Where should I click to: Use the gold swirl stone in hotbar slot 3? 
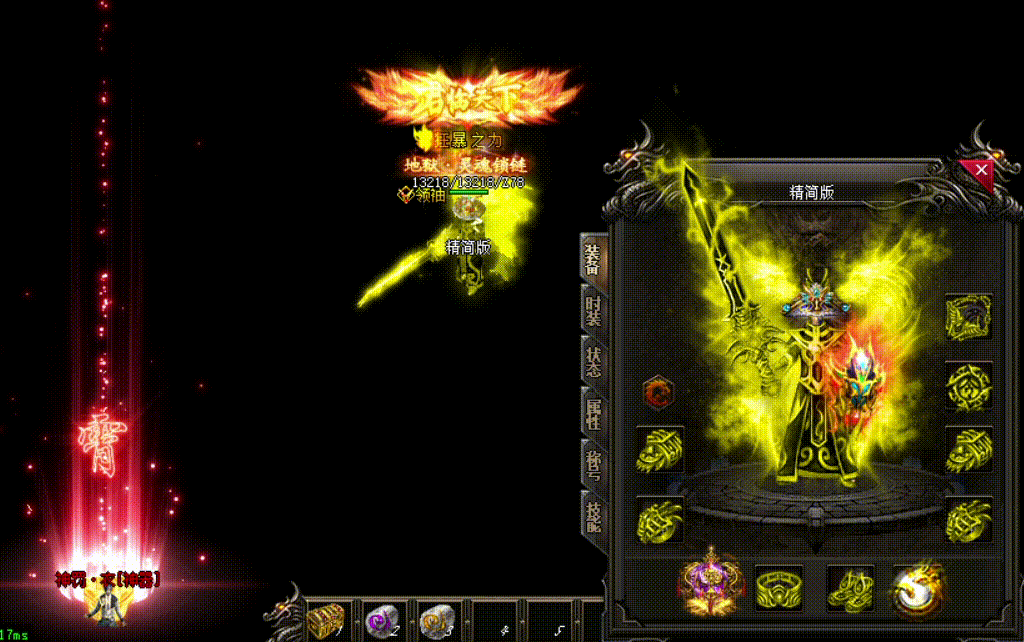(x=436, y=620)
